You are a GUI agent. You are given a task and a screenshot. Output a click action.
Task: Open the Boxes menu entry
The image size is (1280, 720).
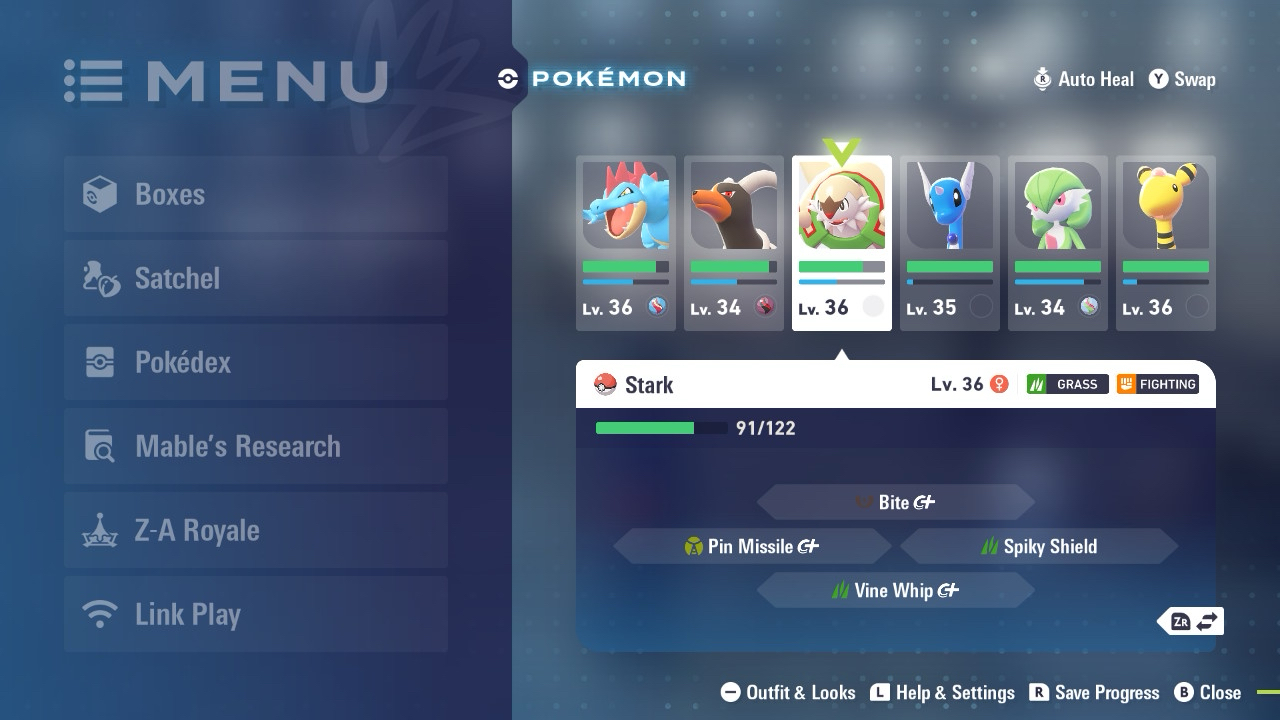256,194
